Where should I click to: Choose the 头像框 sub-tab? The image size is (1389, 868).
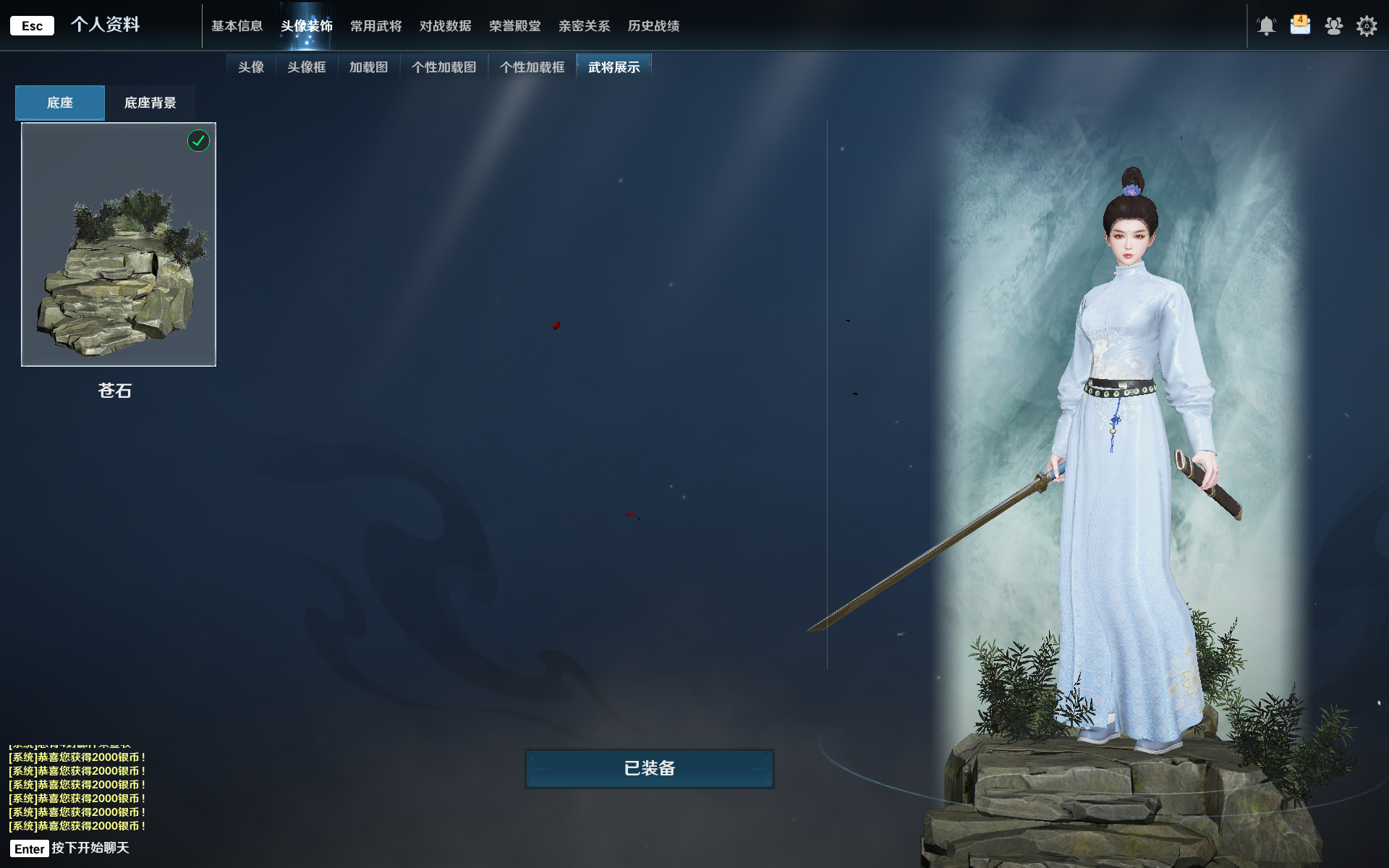pyautogui.click(x=306, y=67)
